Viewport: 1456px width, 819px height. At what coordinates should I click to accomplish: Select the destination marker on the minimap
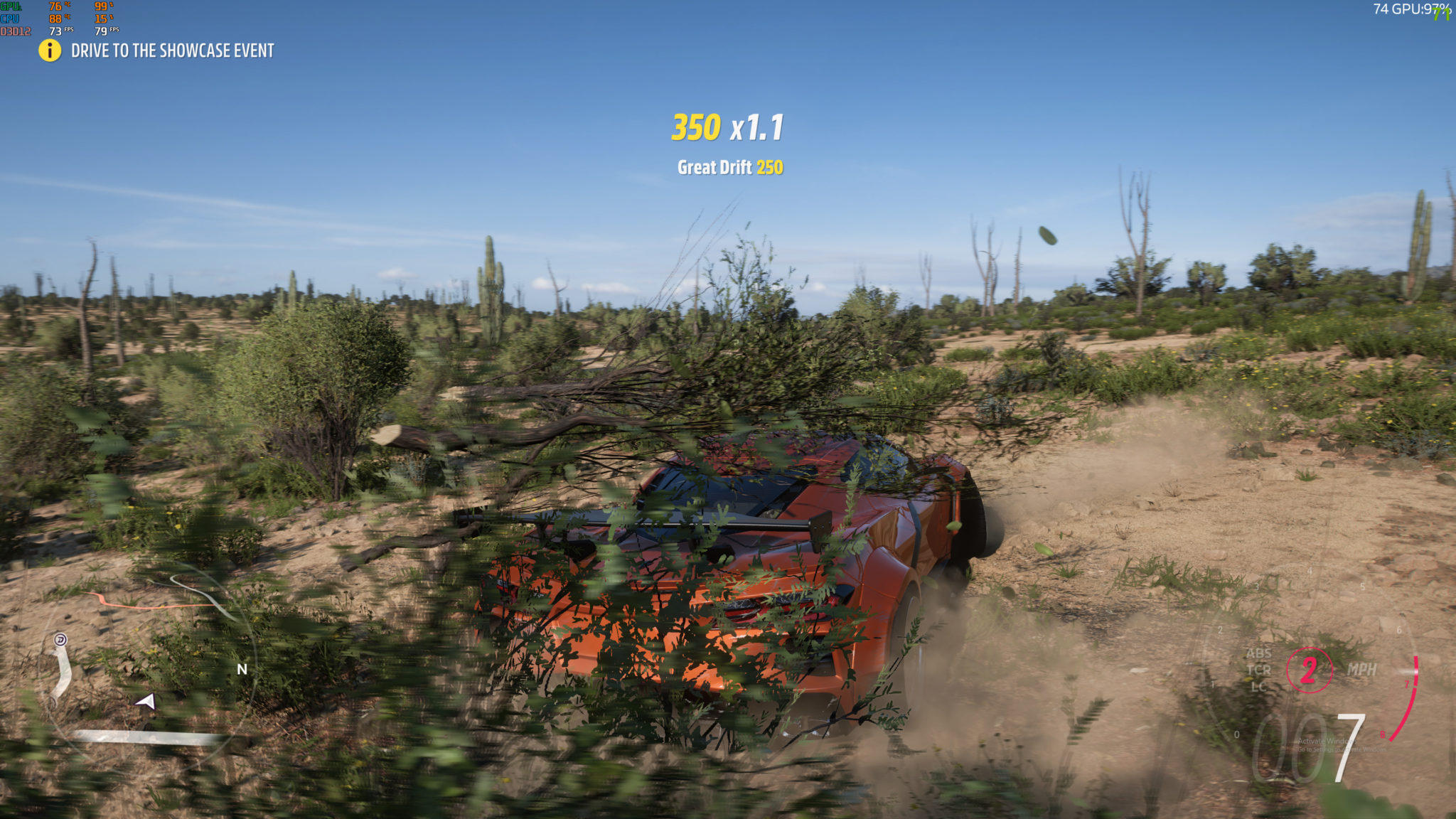60,640
